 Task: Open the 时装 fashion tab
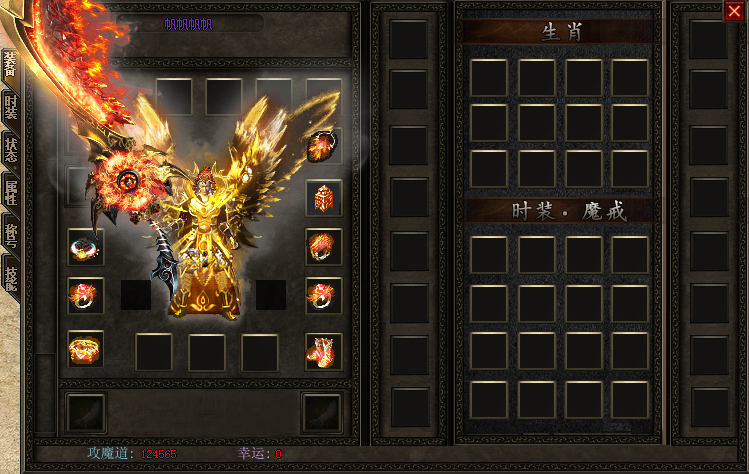[x=10, y=108]
